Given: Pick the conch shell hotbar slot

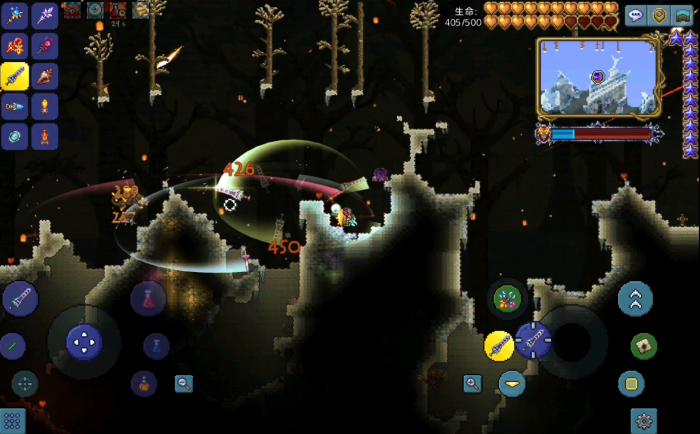Looking at the screenshot, I should click(45, 76).
